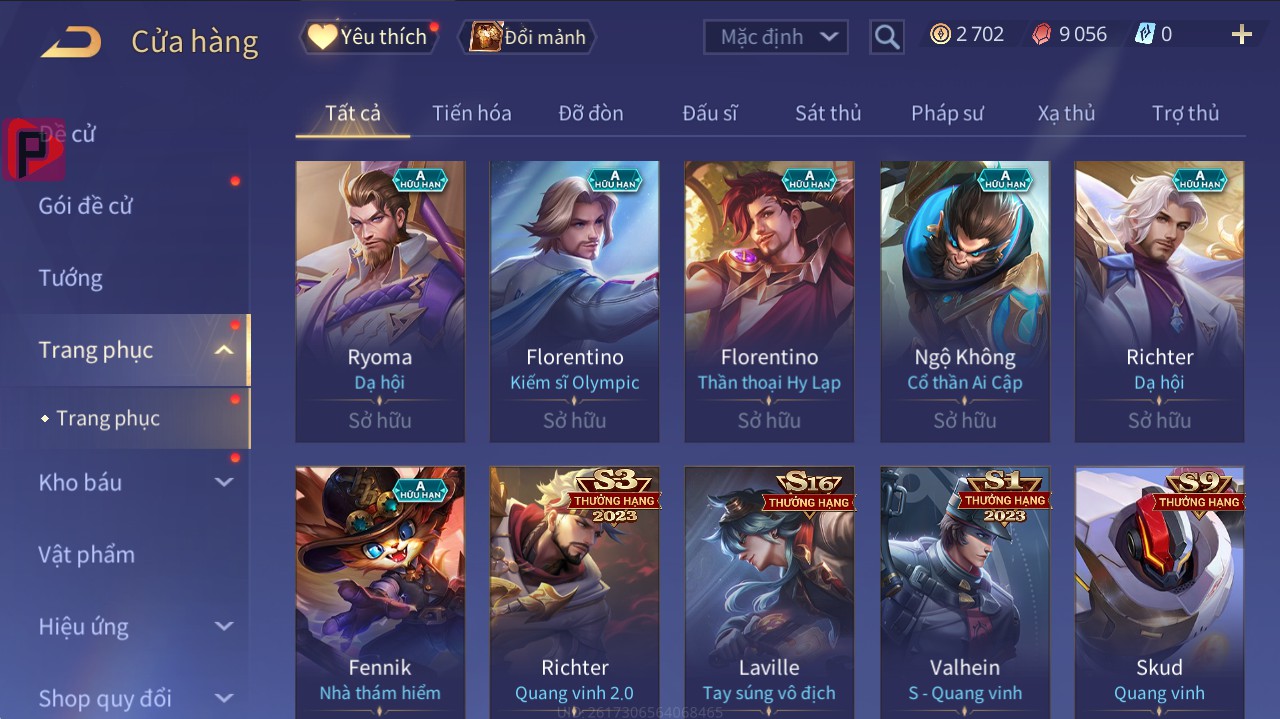Select the Sát thủ tab
The height and width of the screenshot is (719, 1280).
pyautogui.click(x=828, y=113)
